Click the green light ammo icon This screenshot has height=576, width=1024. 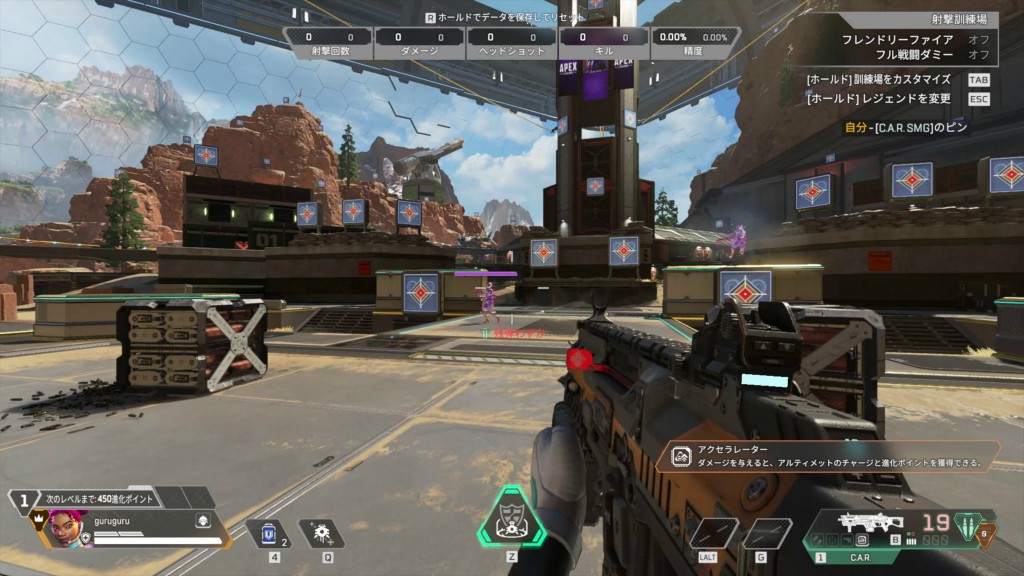pos(968,525)
